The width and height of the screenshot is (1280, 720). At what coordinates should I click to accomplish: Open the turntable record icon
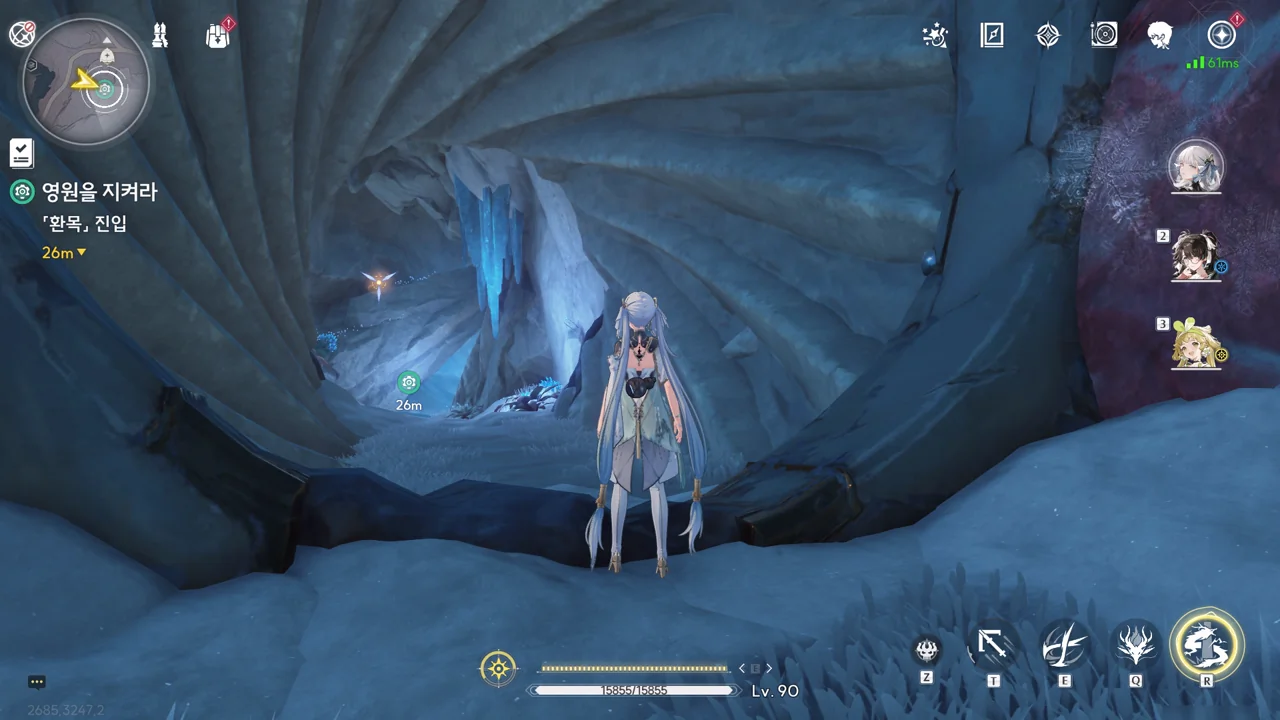[1104, 36]
